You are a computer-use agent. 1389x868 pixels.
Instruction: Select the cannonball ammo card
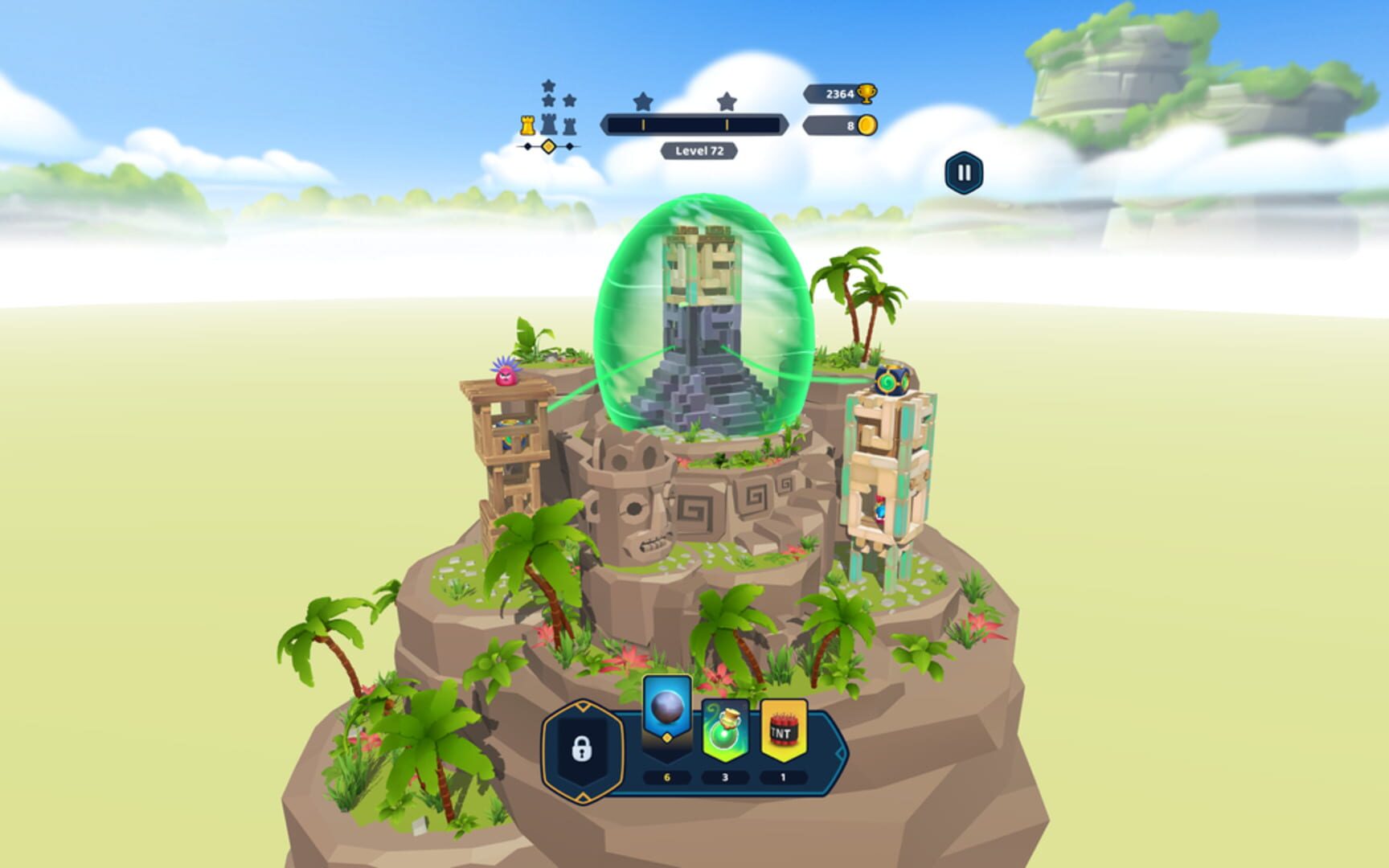coord(667,714)
